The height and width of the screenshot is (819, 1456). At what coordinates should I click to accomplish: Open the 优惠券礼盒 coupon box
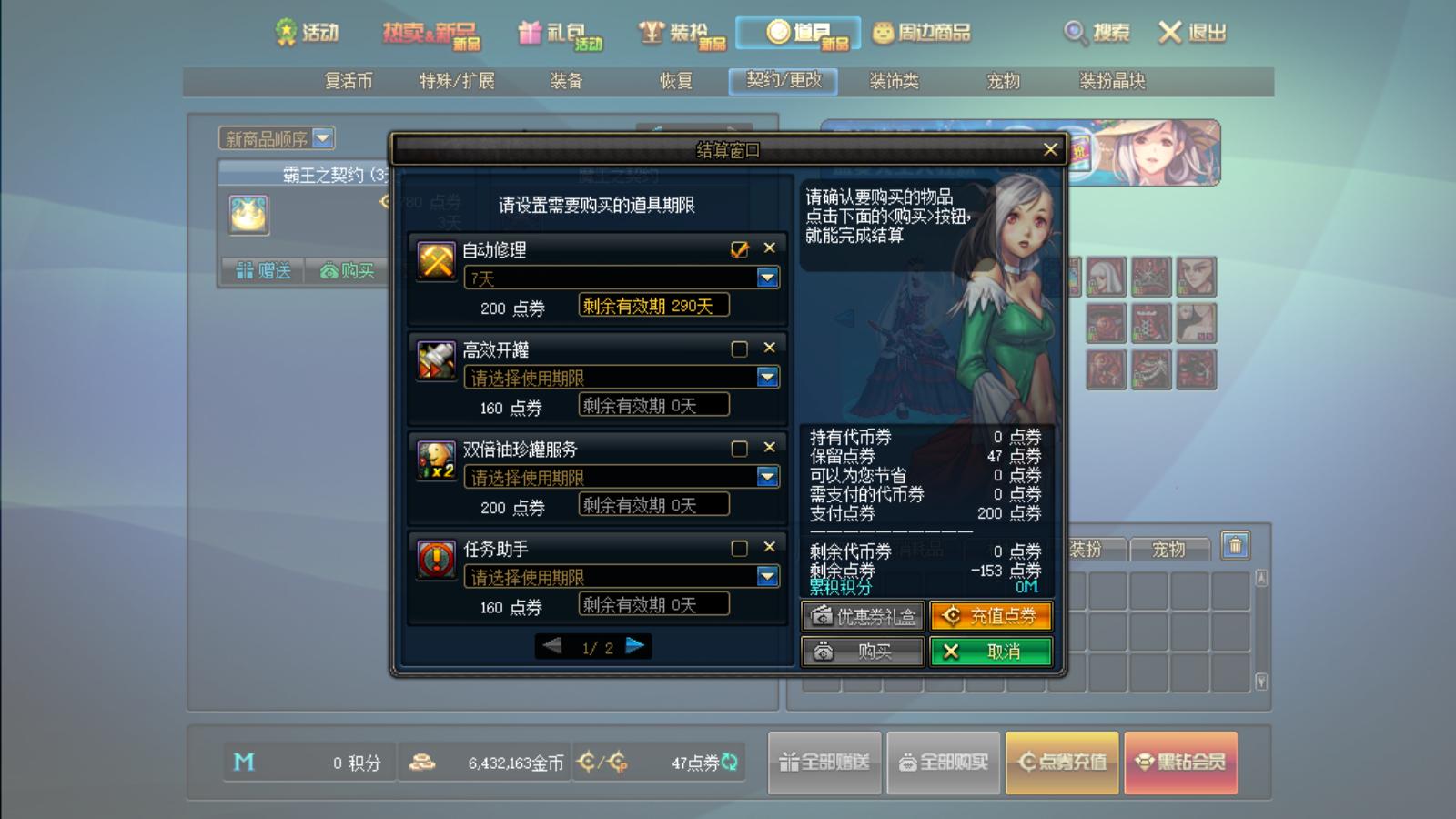[x=862, y=616]
